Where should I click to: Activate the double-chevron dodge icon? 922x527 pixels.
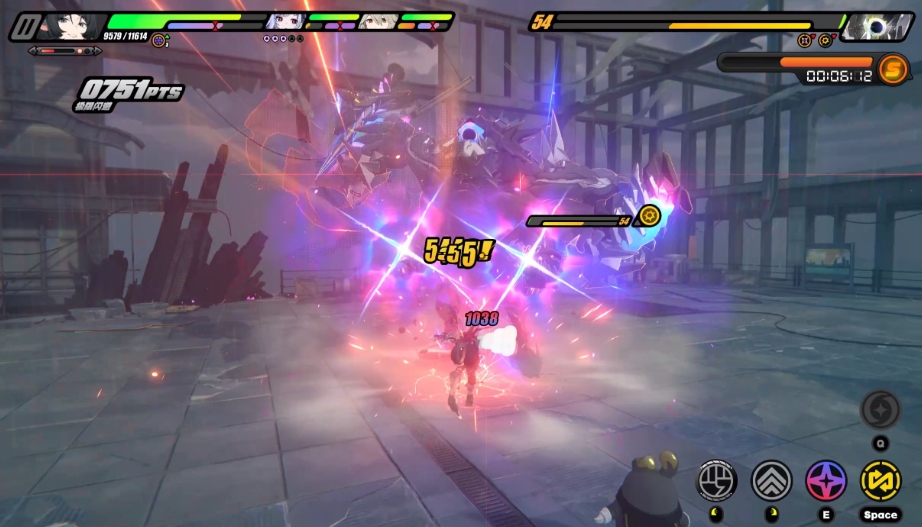click(771, 480)
